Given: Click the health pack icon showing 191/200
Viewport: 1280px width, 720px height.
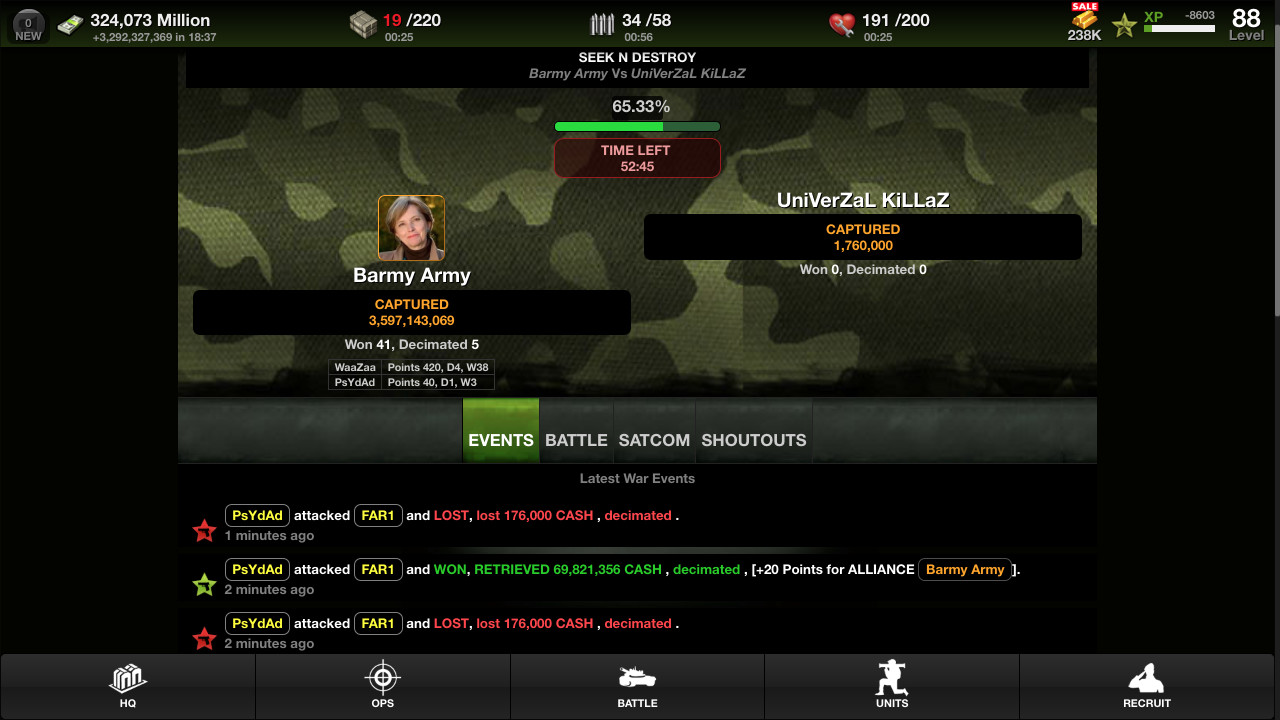Looking at the screenshot, I should pos(843,20).
